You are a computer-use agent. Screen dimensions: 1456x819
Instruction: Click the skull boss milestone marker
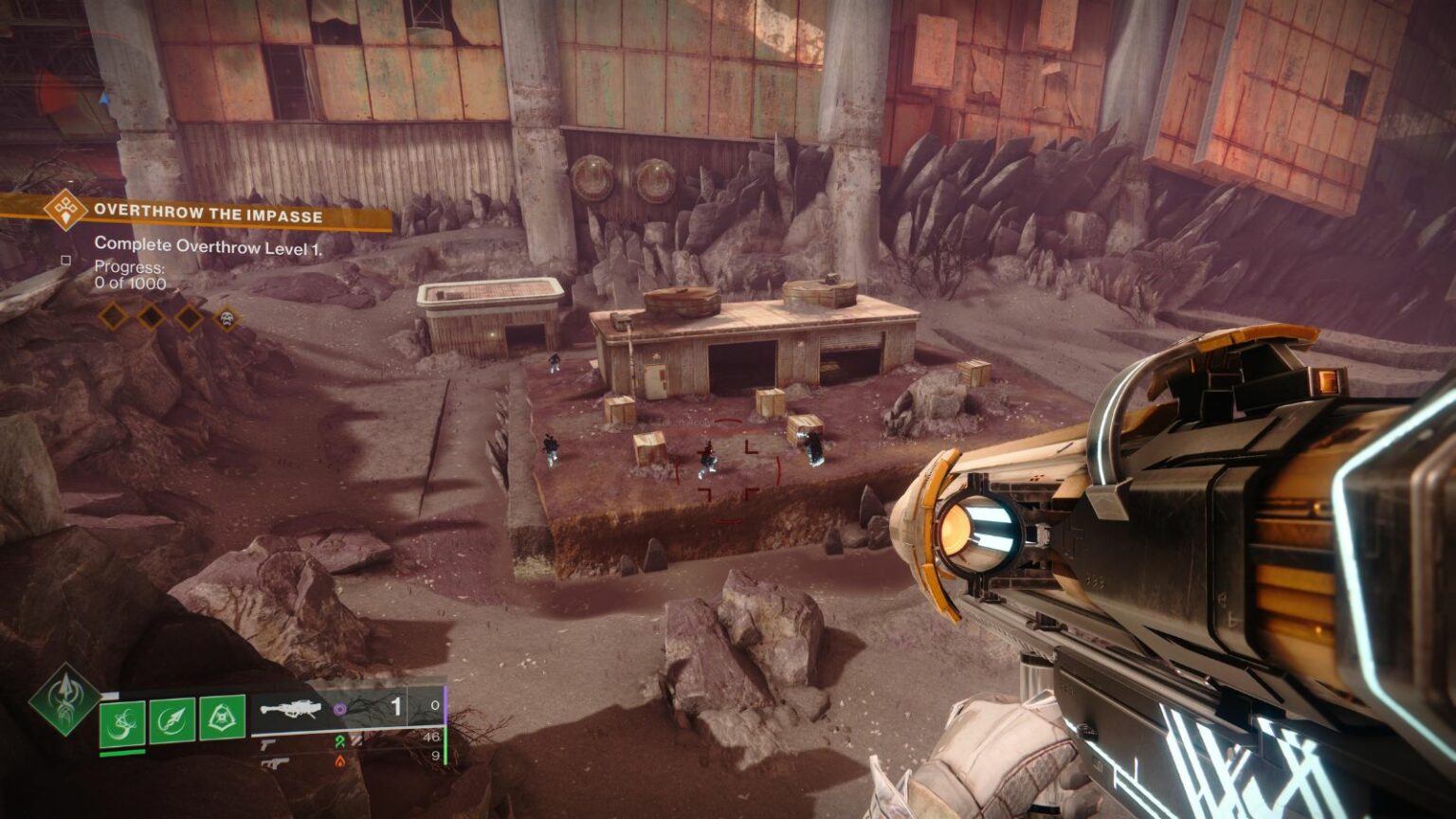click(227, 318)
